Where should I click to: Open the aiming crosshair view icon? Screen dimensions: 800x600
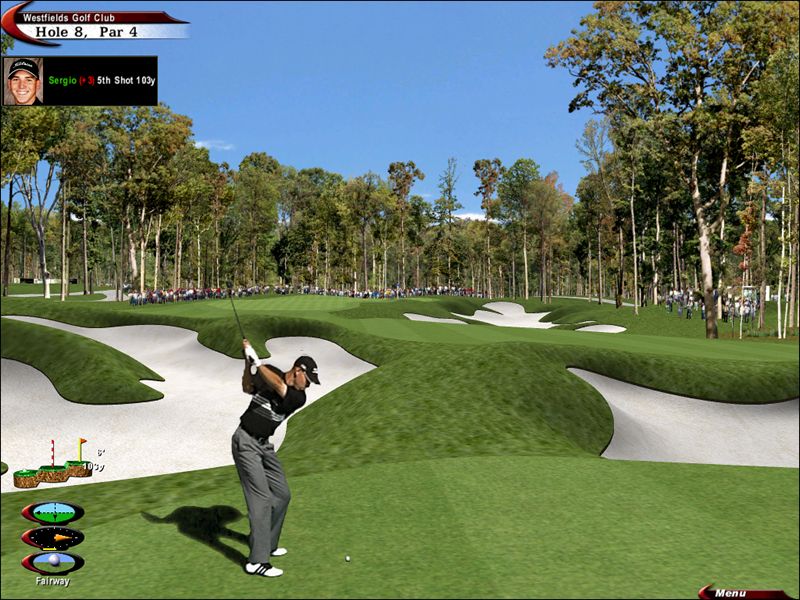pos(53,513)
